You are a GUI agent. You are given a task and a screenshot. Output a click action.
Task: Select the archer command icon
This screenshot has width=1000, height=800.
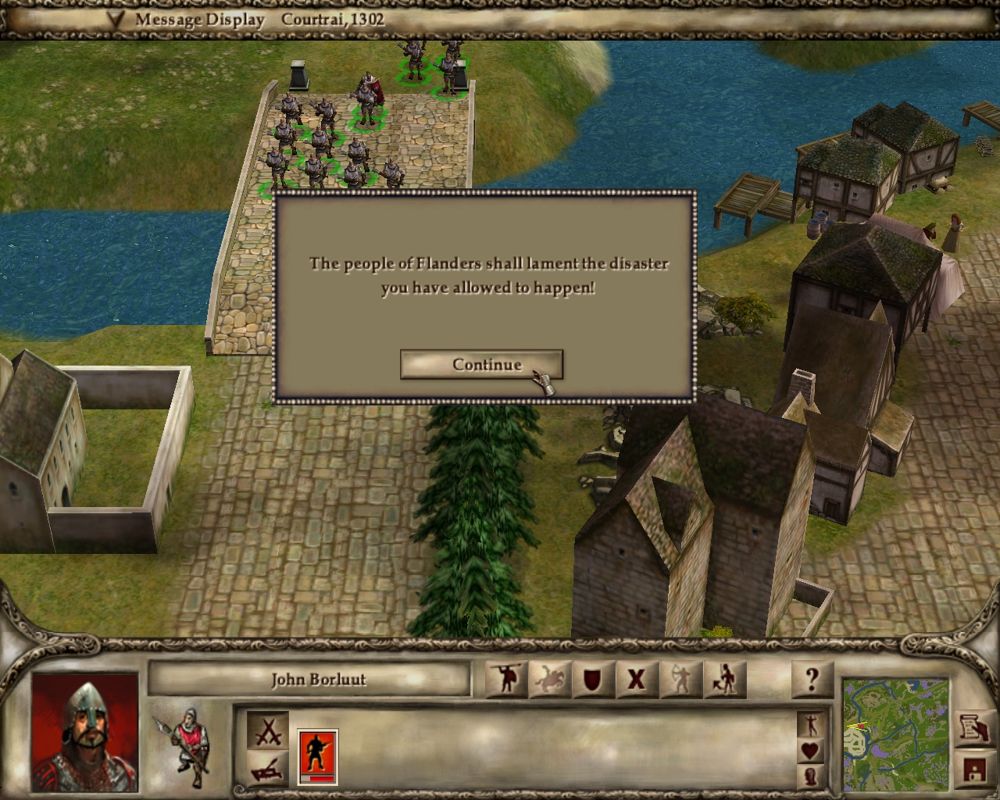coord(680,680)
